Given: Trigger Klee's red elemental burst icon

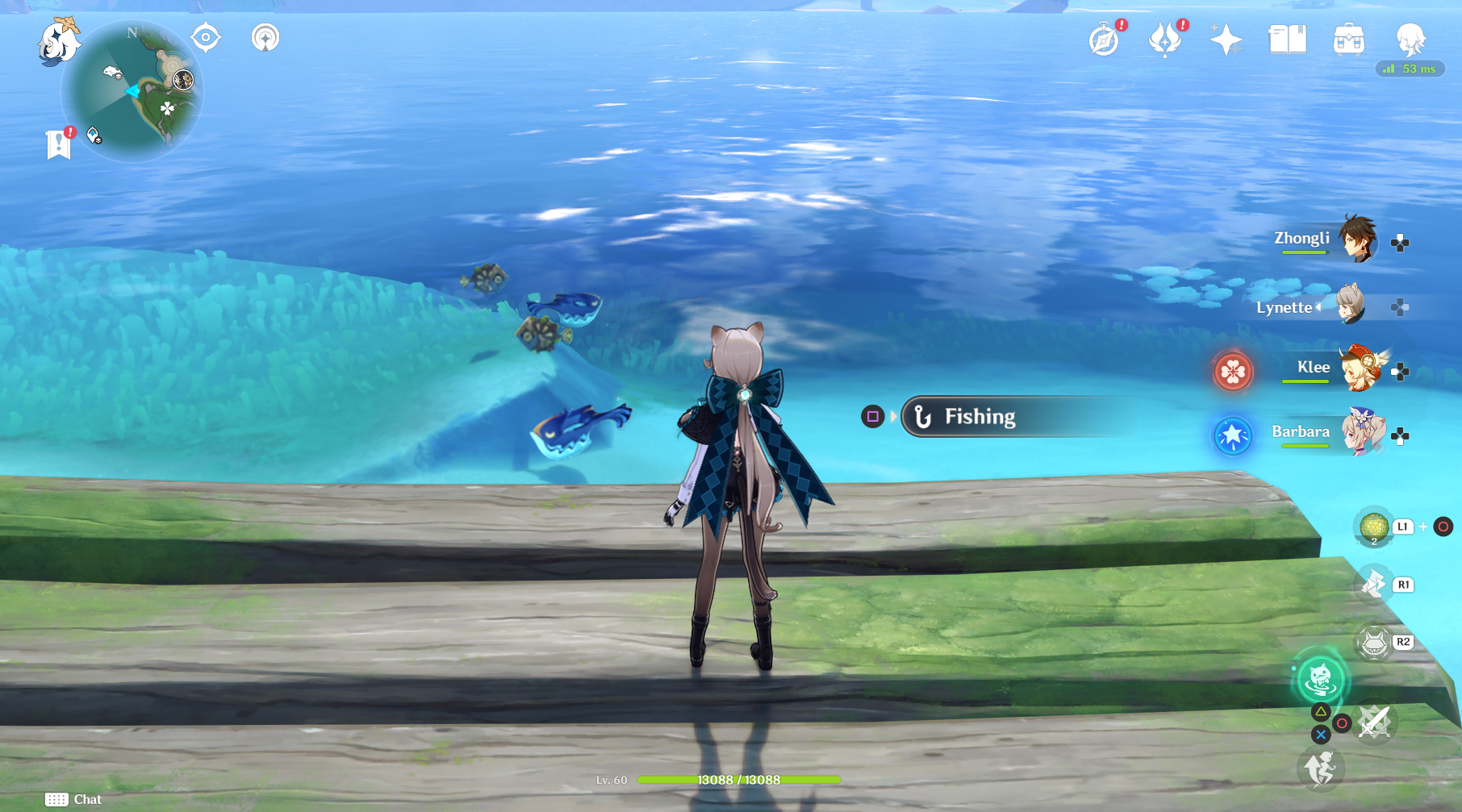Looking at the screenshot, I should (1233, 372).
